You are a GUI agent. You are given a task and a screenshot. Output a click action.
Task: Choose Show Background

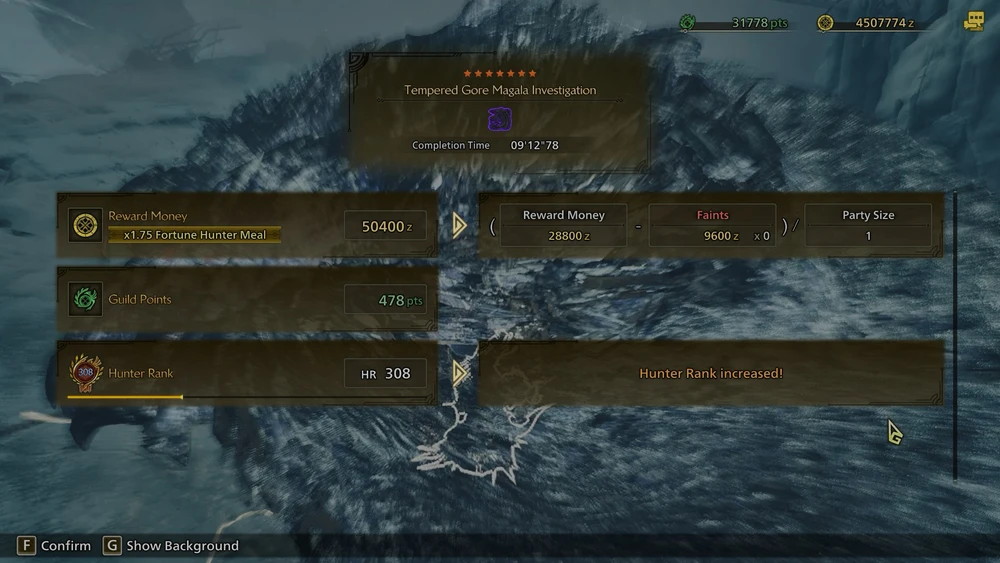point(171,546)
